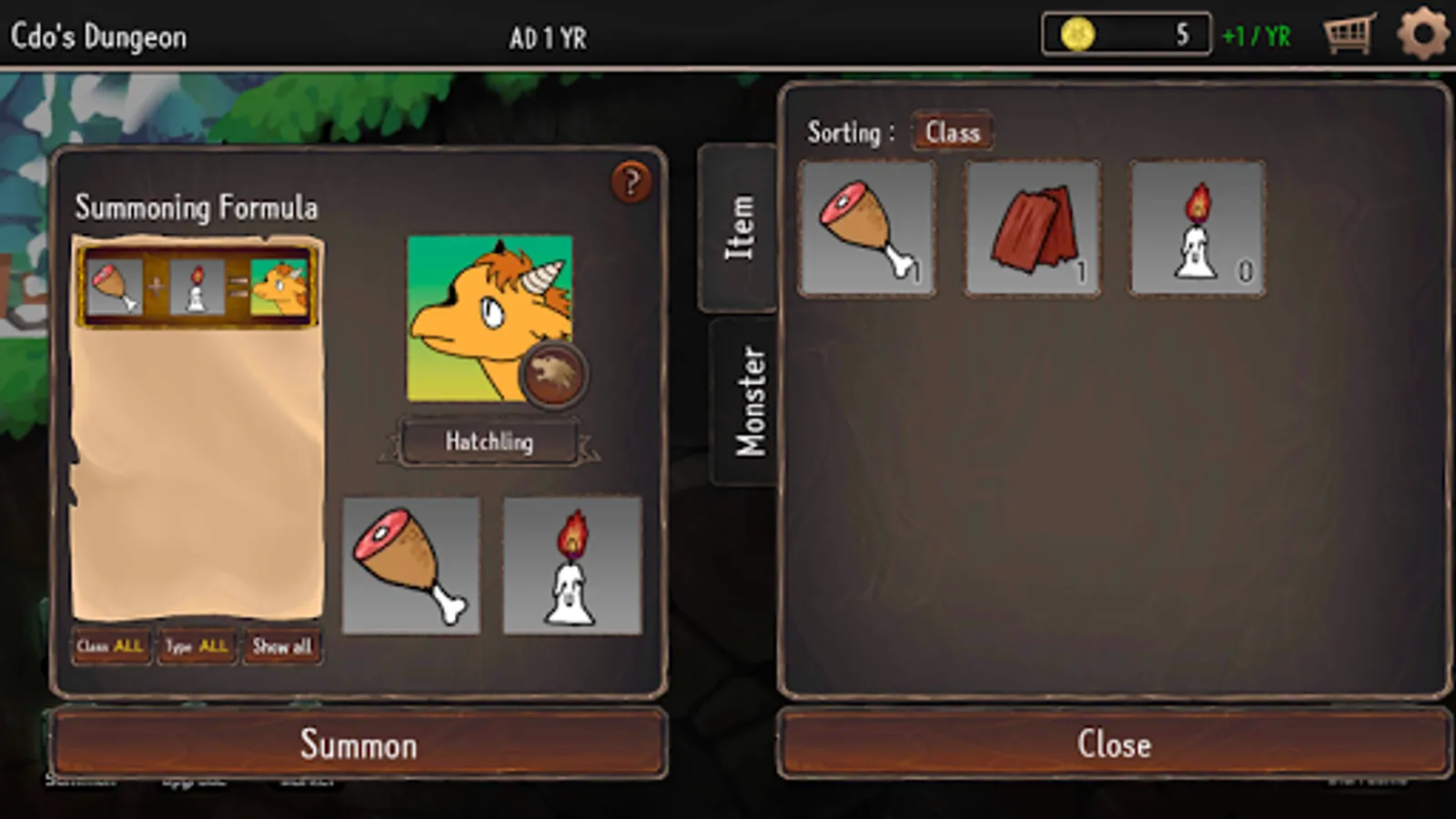Image resolution: width=1456 pixels, height=819 pixels.
Task: Choose the Hatchling formula recipe row
Action: 197,287
